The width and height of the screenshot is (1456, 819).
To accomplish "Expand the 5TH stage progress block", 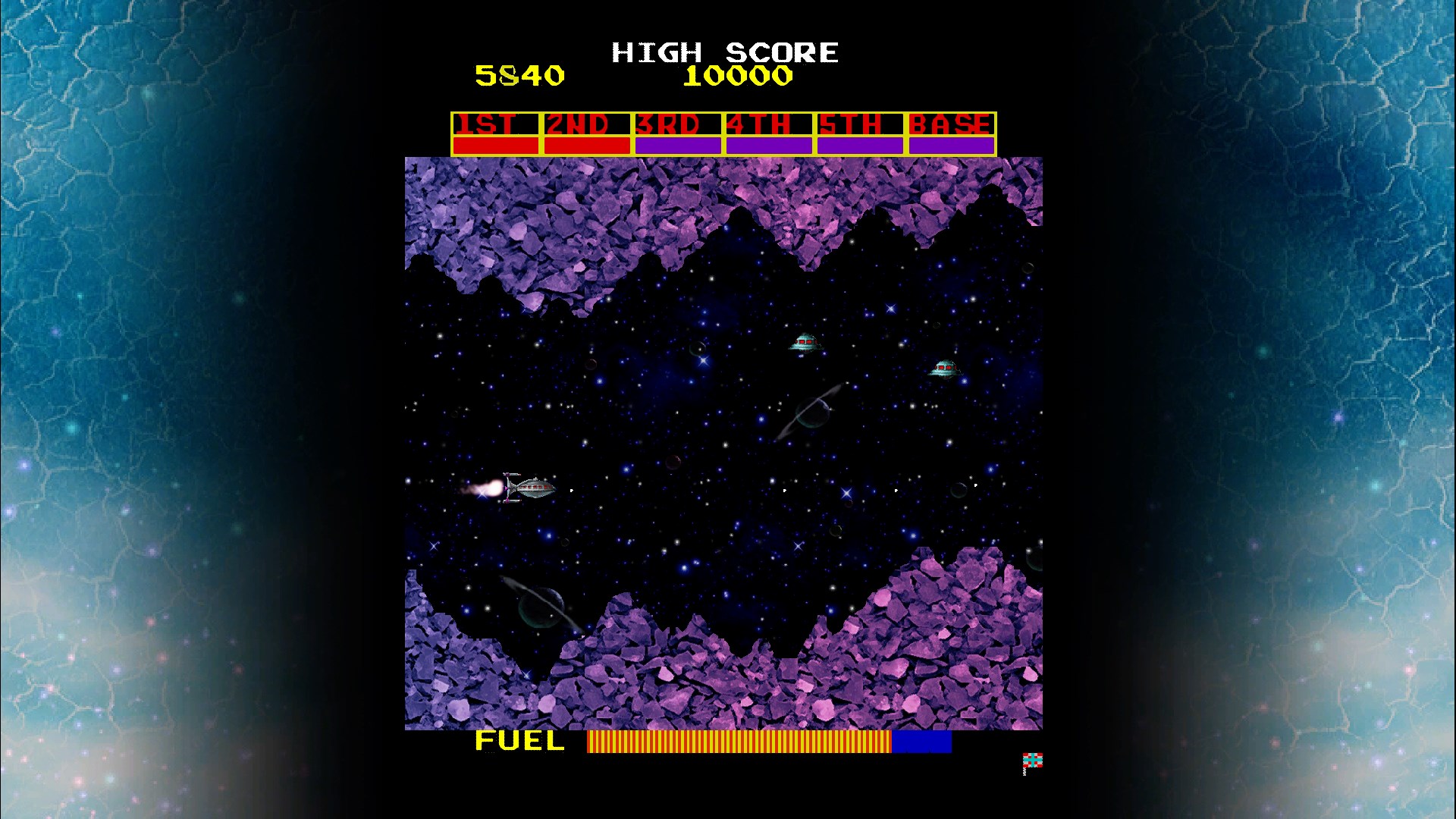I will (858, 143).
